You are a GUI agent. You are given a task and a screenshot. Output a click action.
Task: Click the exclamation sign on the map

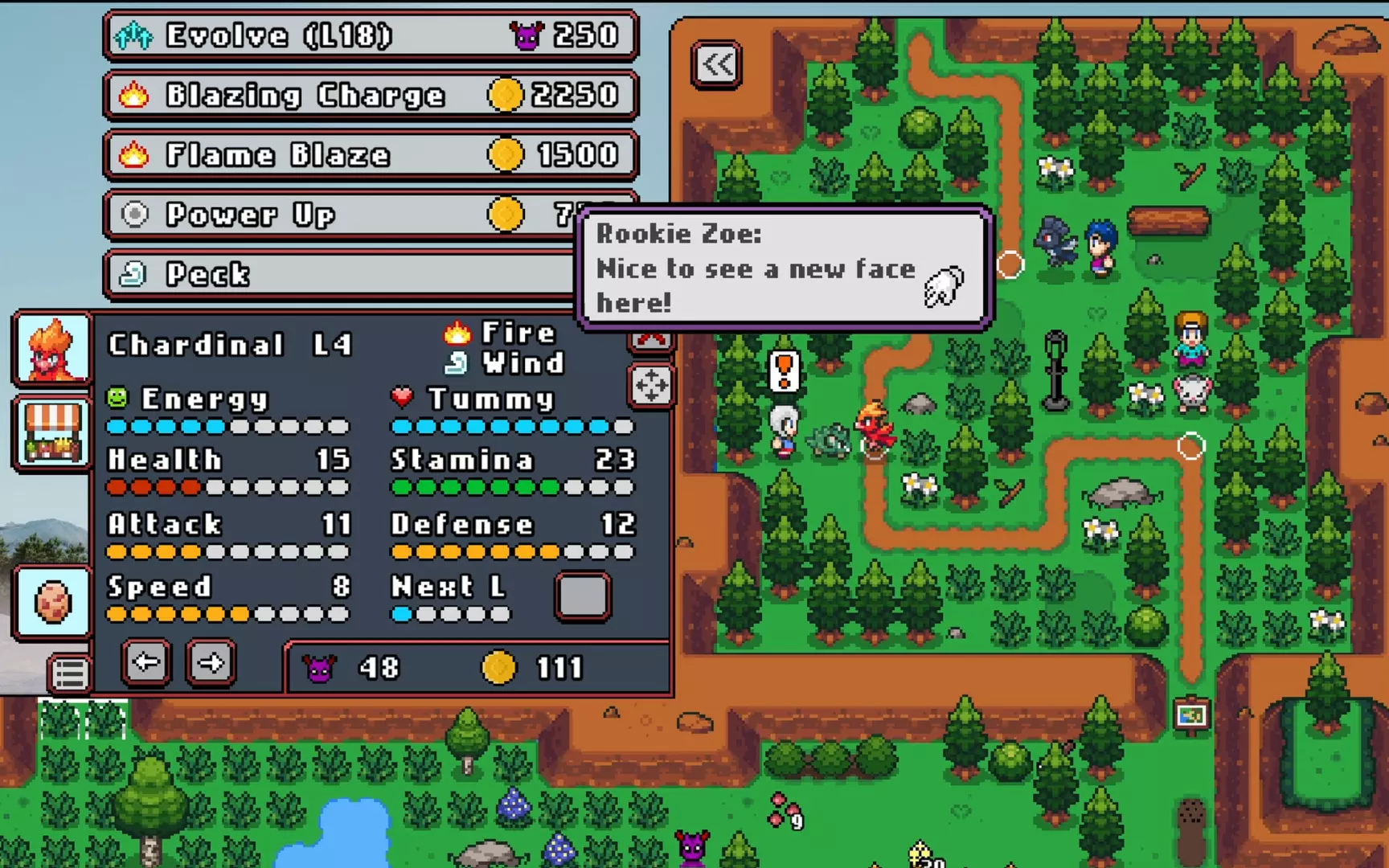(x=784, y=370)
